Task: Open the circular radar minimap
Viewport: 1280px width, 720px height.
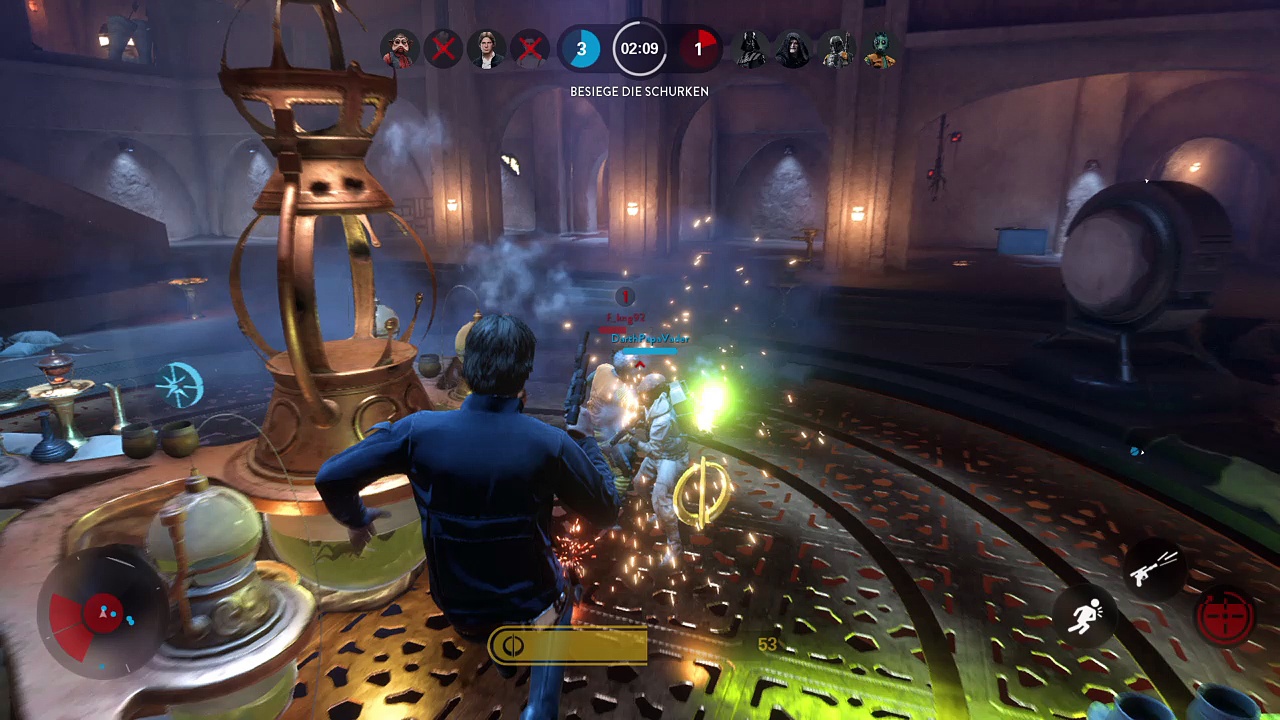Action: pos(103,613)
